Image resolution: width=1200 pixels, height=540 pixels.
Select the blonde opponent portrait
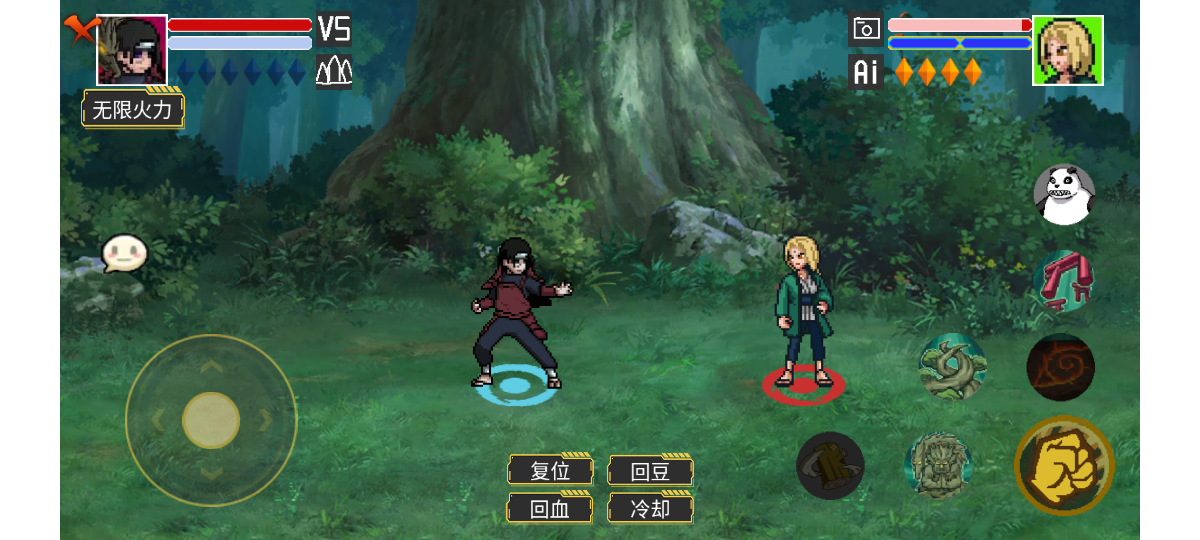(1067, 50)
